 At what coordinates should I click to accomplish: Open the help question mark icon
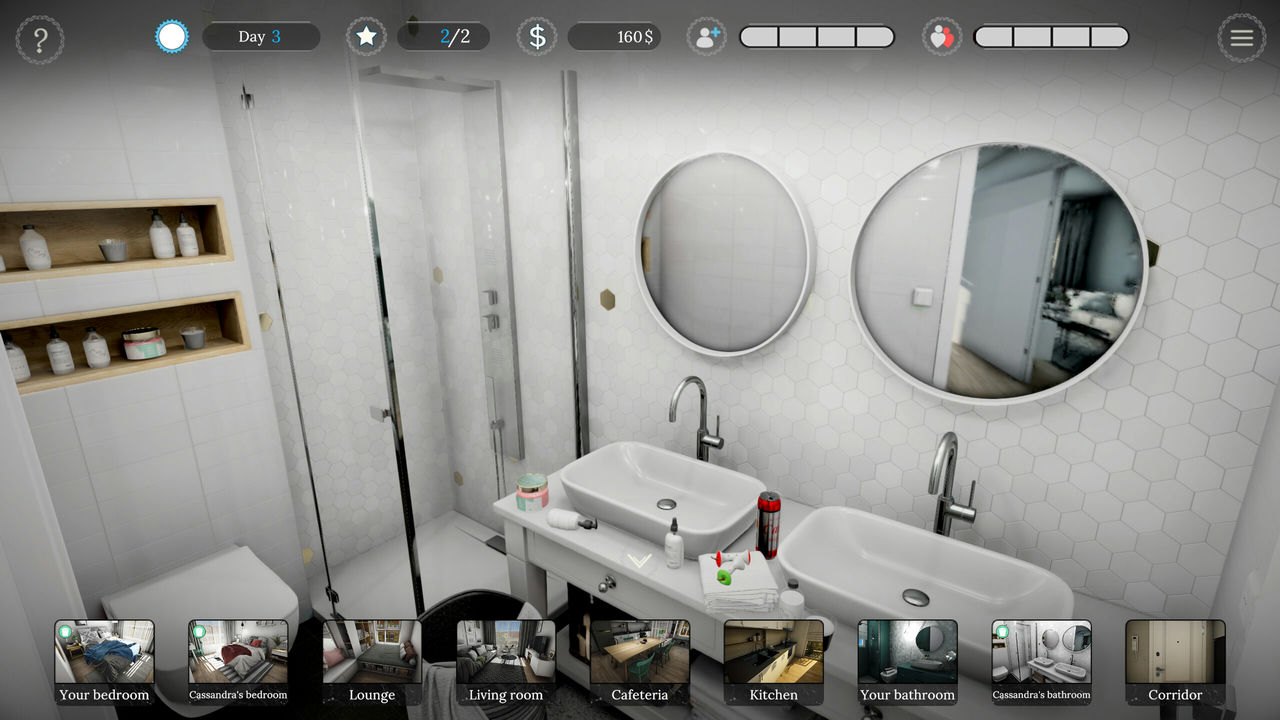click(40, 38)
